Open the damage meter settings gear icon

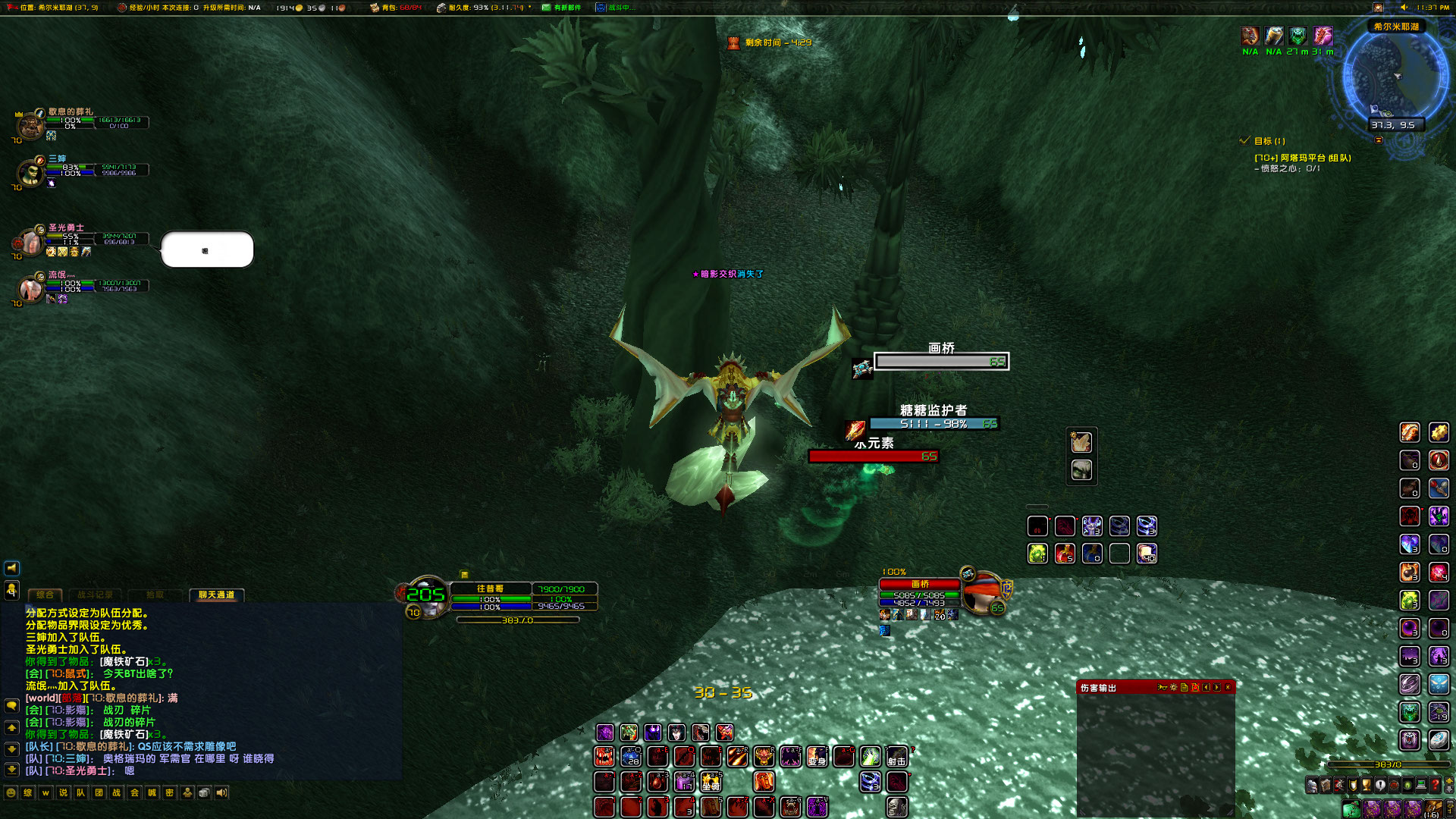click(x=1174, y=687)
